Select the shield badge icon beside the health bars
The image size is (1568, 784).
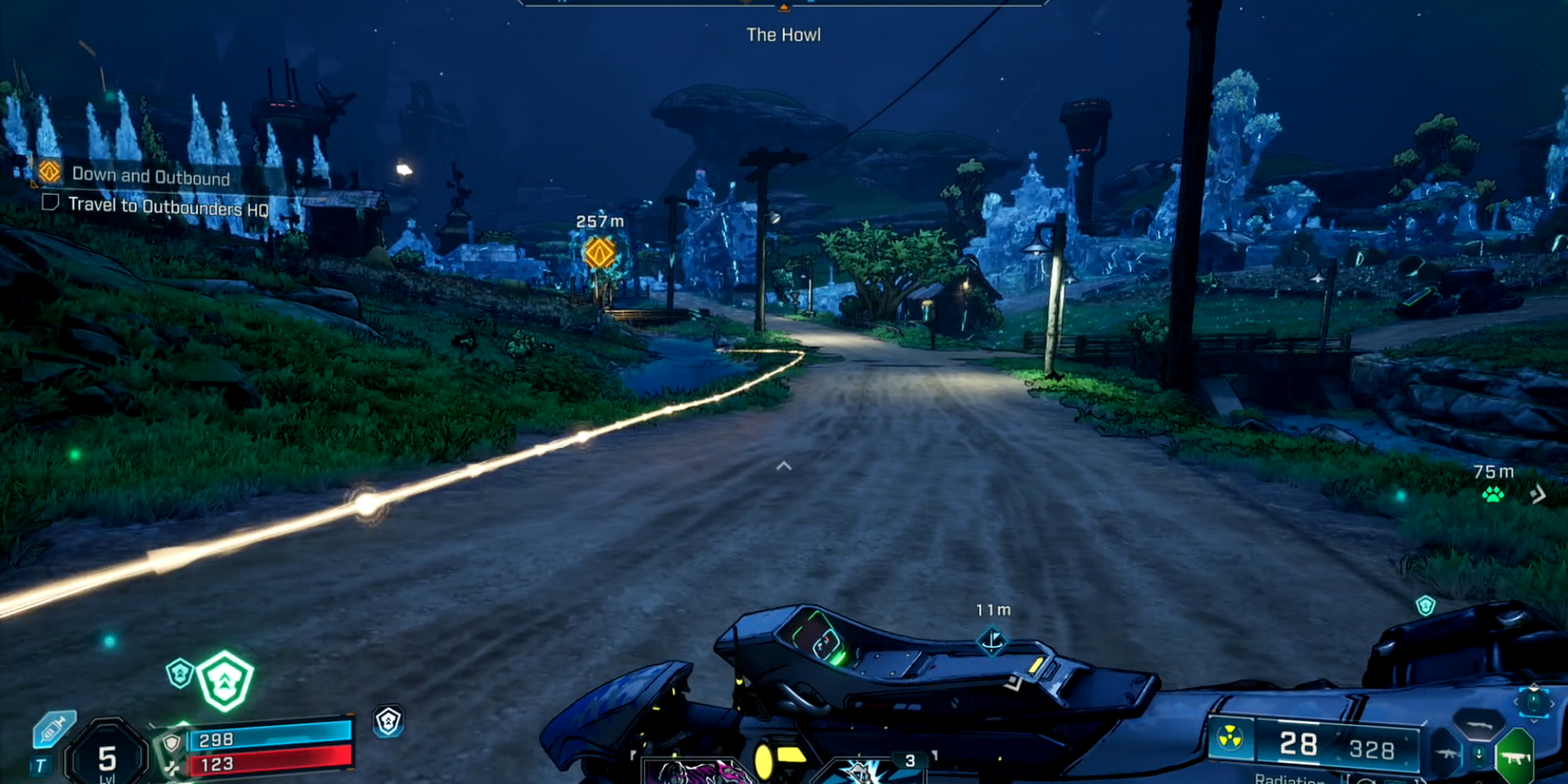[x=171, y=741]
